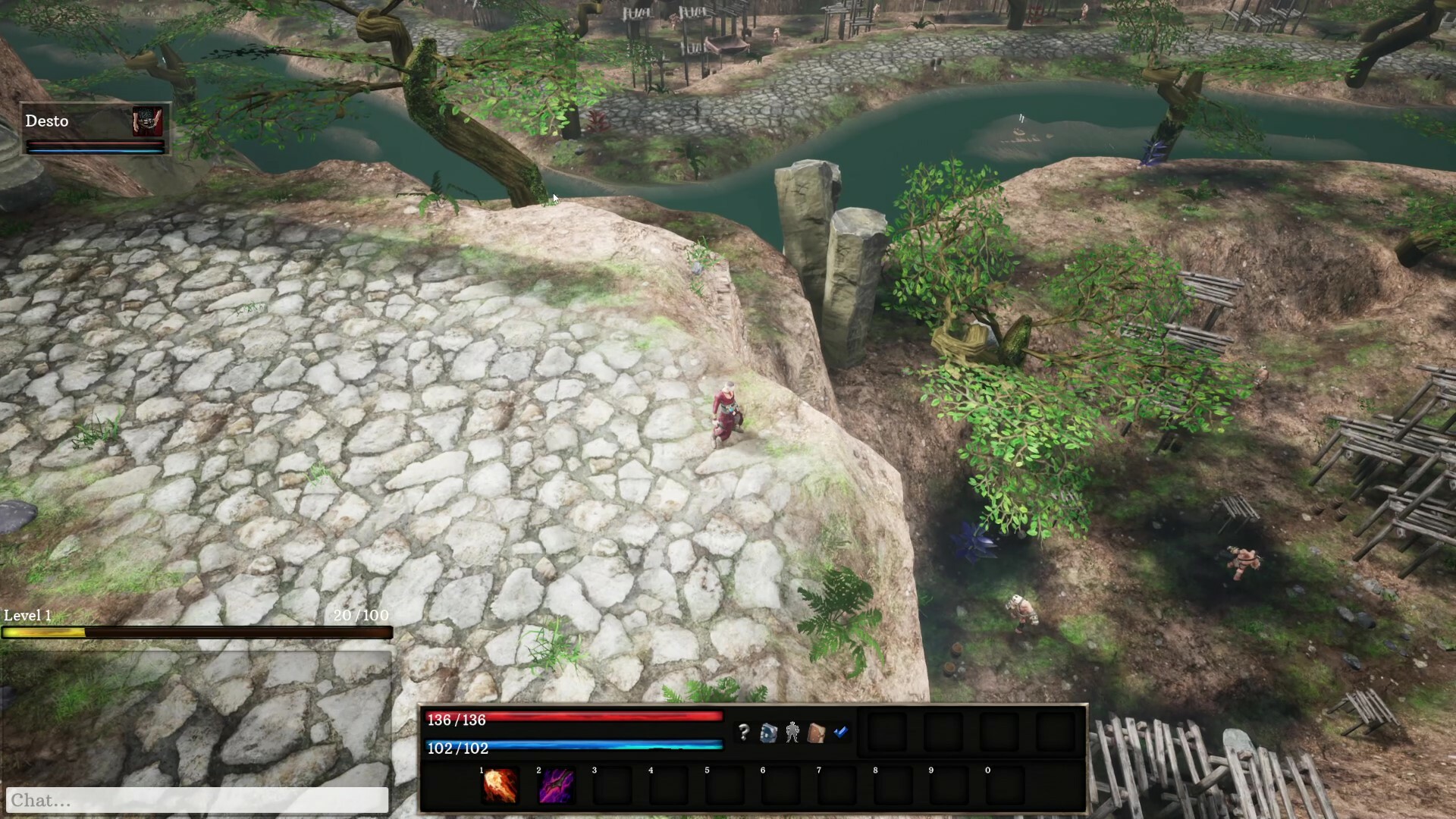
Task: Click the blue checkmark quest icon
Action: point(841,732)
